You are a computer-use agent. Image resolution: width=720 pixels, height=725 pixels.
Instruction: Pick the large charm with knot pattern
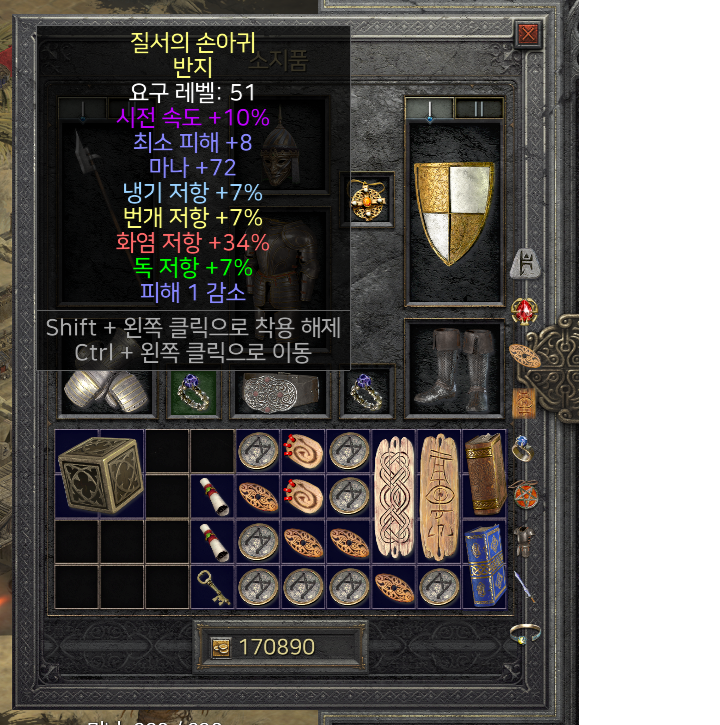pos(392,496)
